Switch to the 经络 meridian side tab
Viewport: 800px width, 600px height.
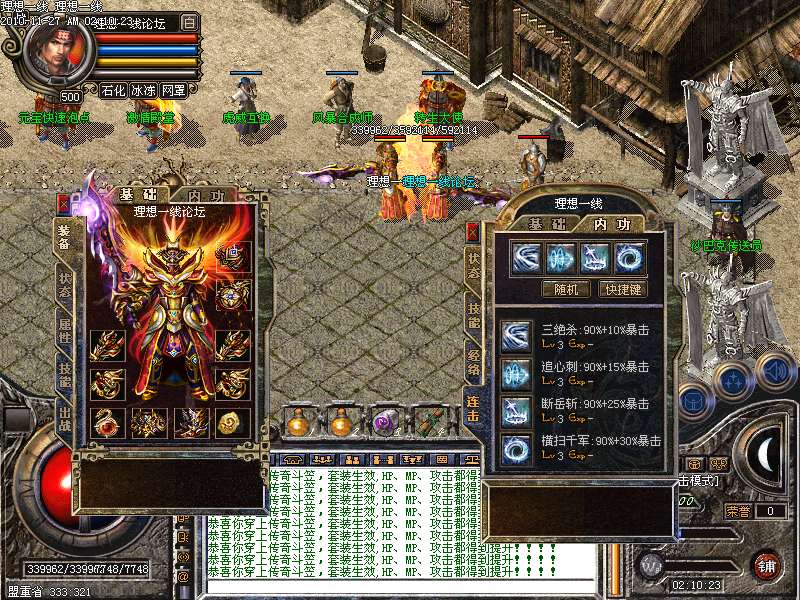(x=473, y=355)
